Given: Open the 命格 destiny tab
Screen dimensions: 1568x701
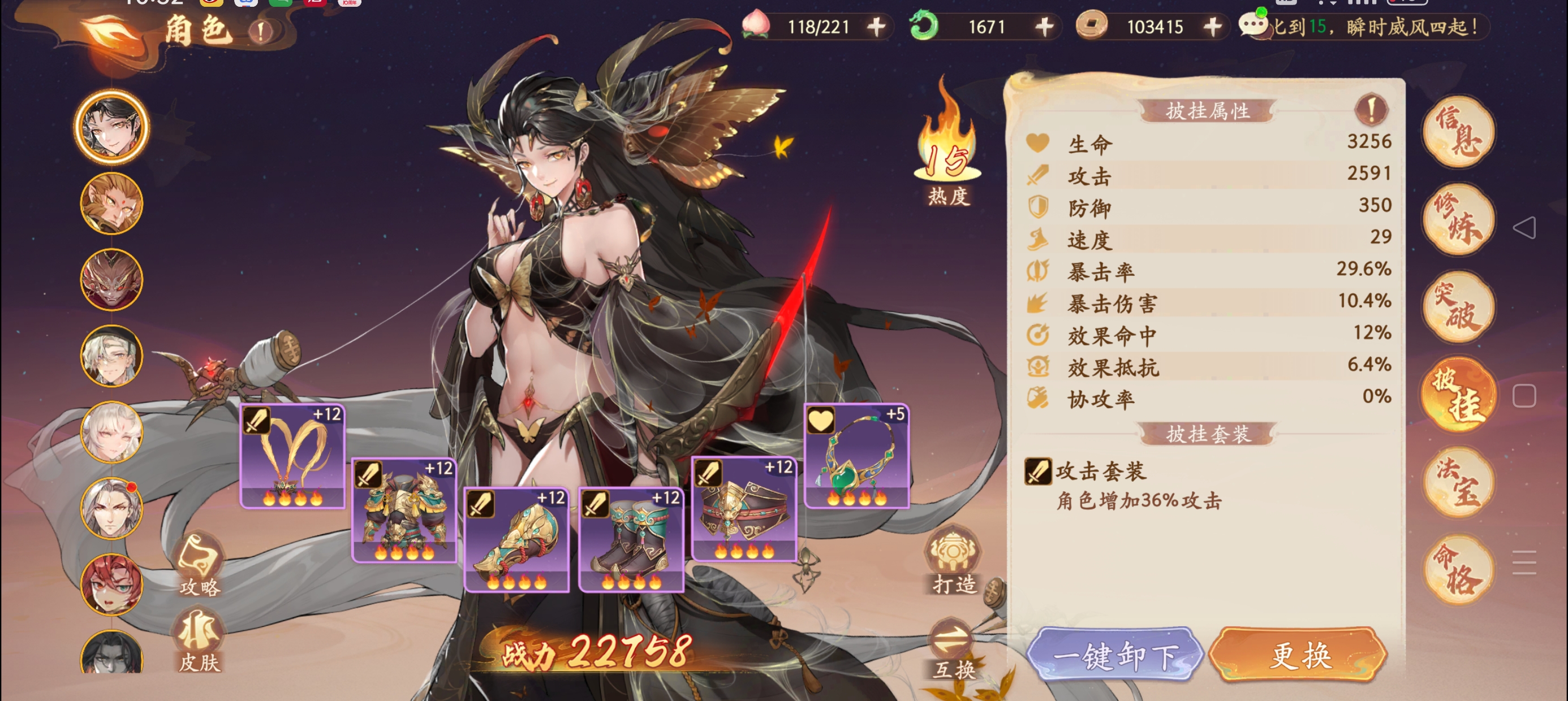Looking at the screenshot, I should pos(1459,570).
